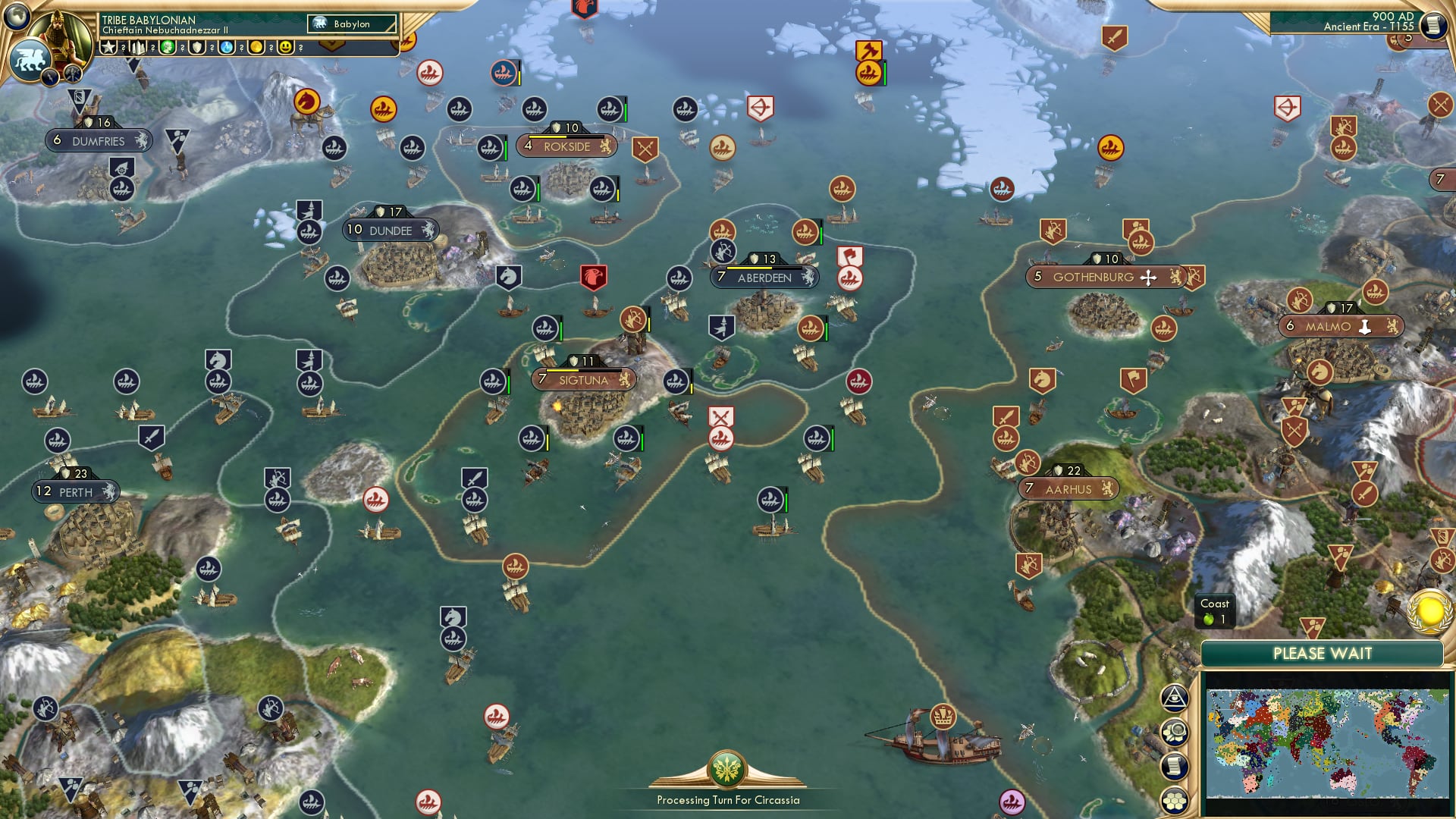The width and height of the screenshot is (1456, 819).
Task: Open the social policies eye icon near minimap
Action: [x=1175, y=698]
